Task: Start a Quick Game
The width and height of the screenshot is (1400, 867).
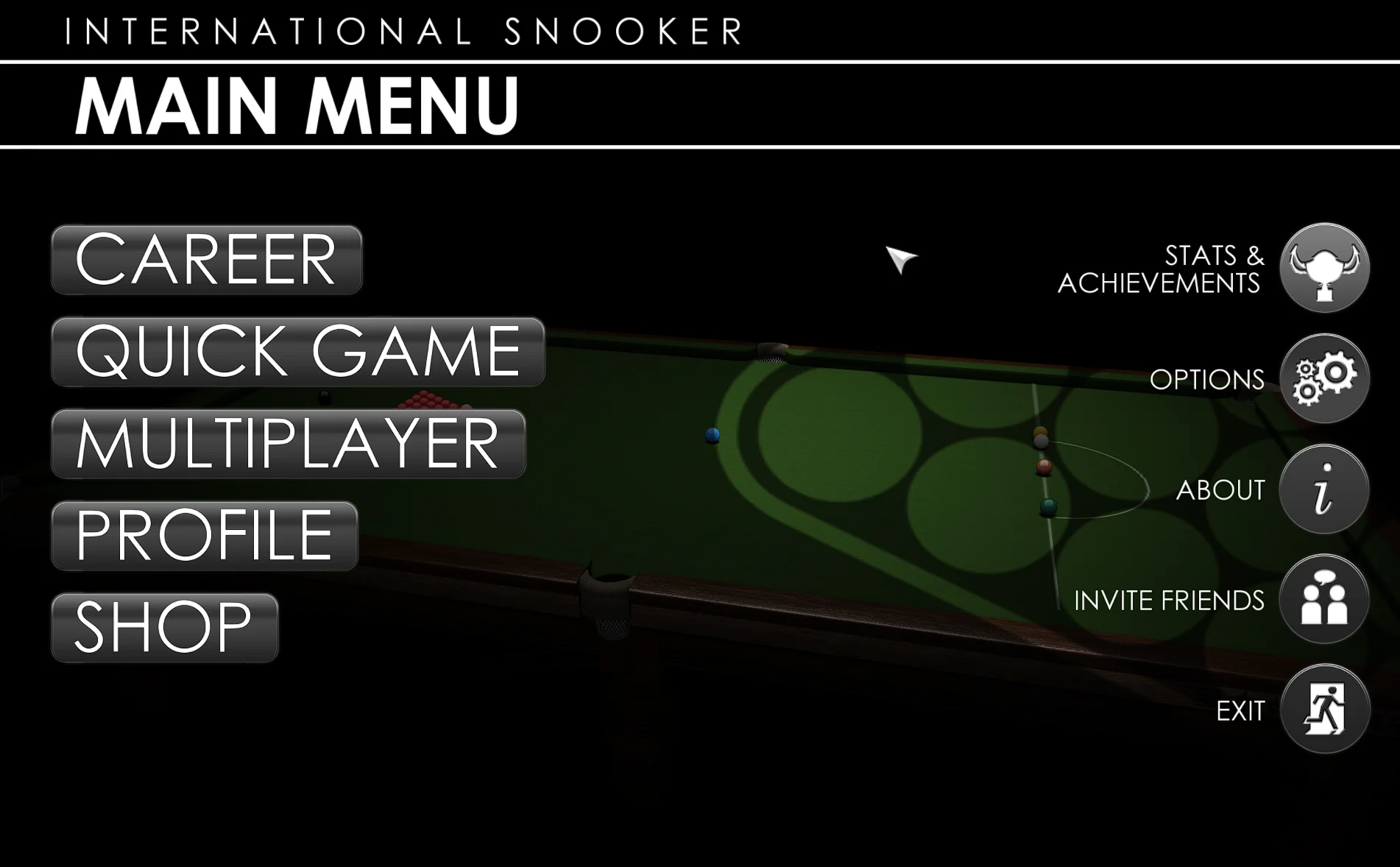Action: point(298,352)
